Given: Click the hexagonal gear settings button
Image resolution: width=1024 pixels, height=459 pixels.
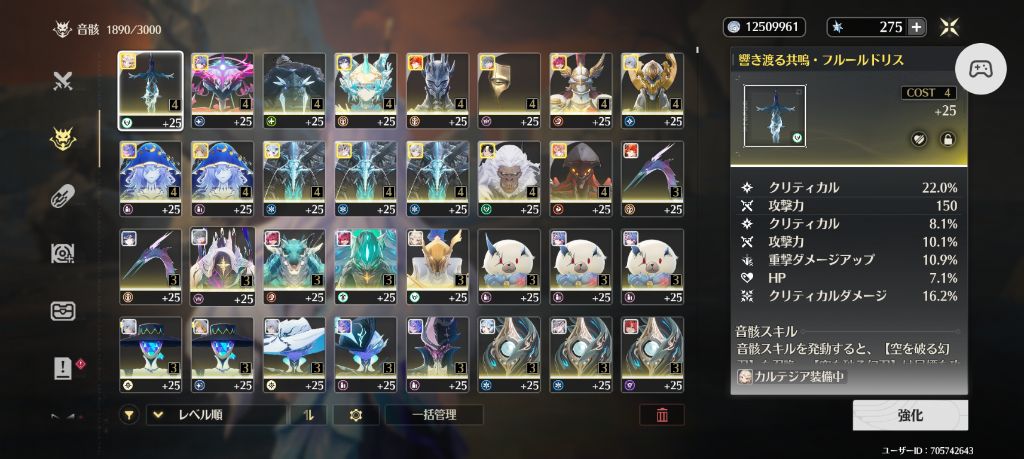Looking at the screenshot, I should [x=355, y=415].
